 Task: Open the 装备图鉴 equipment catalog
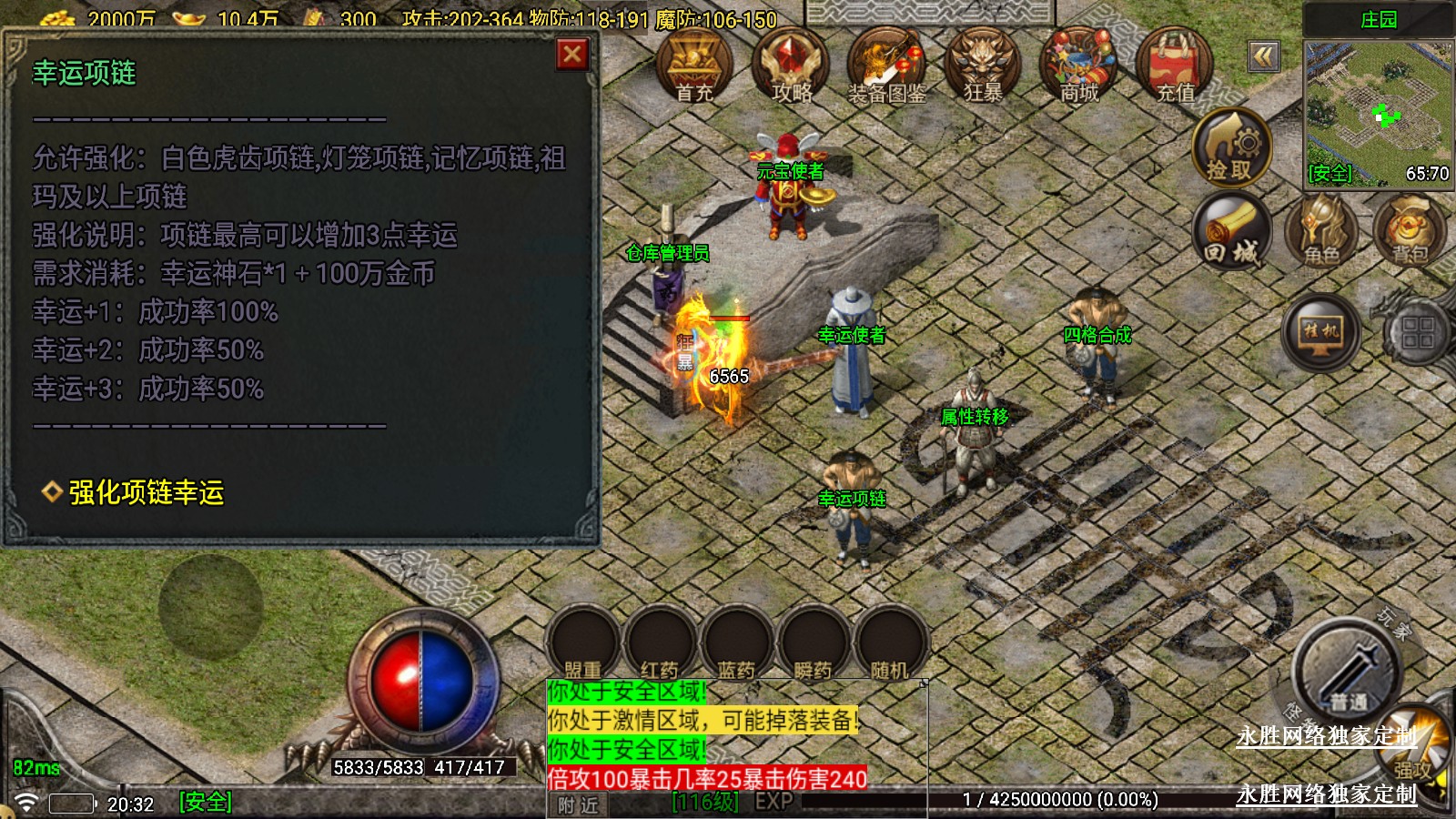point(886,66)
